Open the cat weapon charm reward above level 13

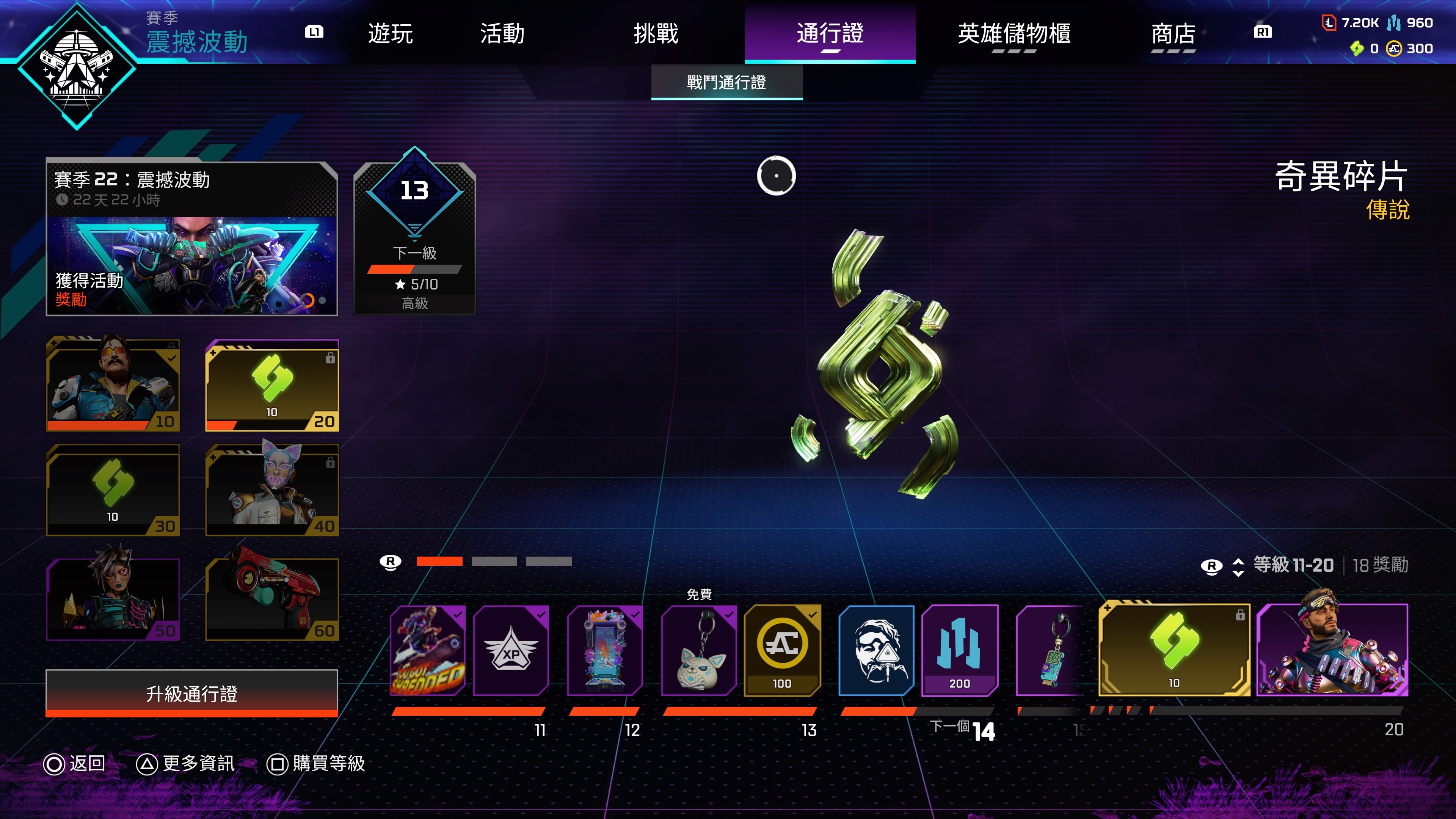pyautogui.click(x=699, y=651)
